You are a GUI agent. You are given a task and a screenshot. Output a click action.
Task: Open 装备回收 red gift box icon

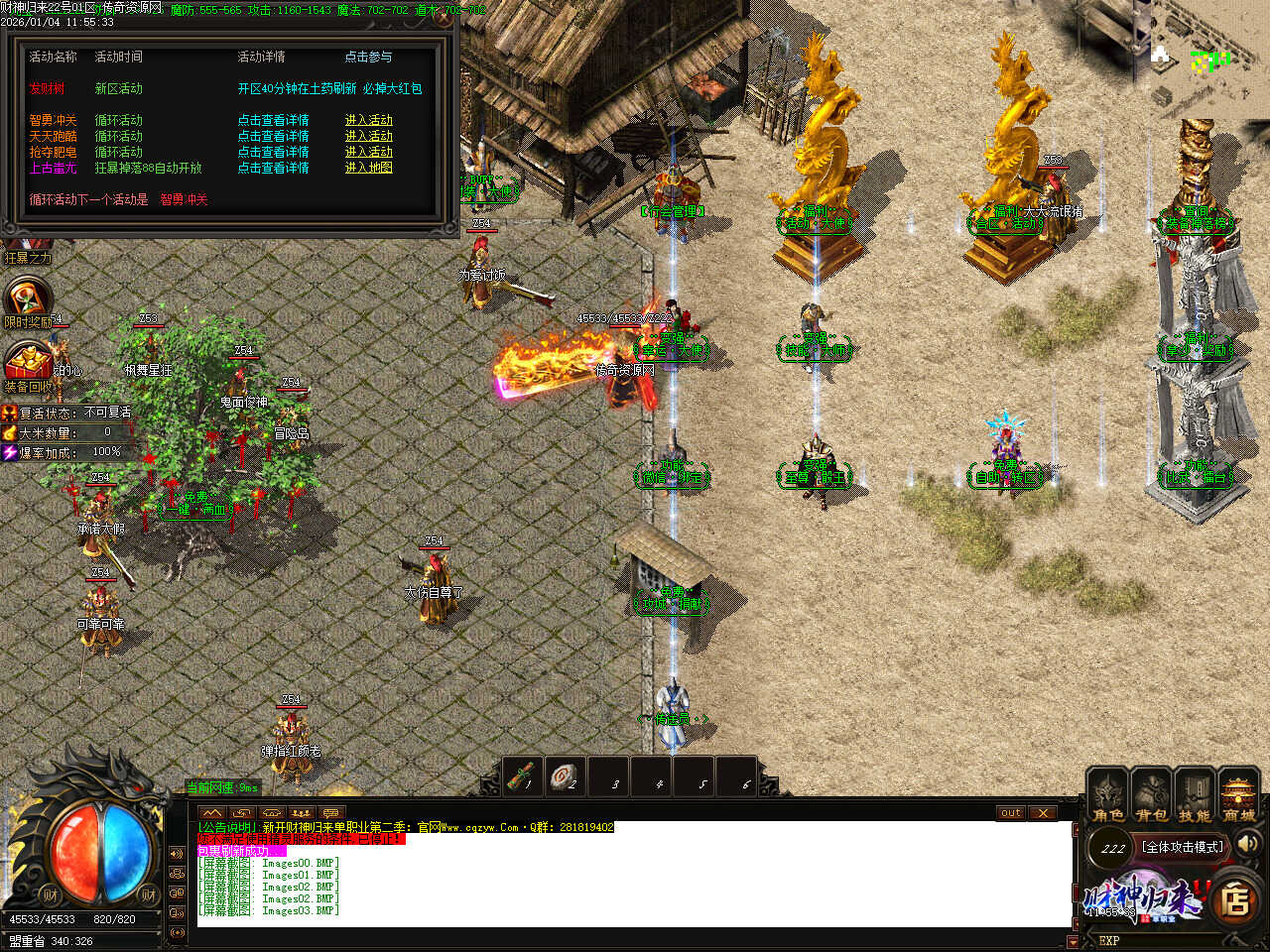28,361
